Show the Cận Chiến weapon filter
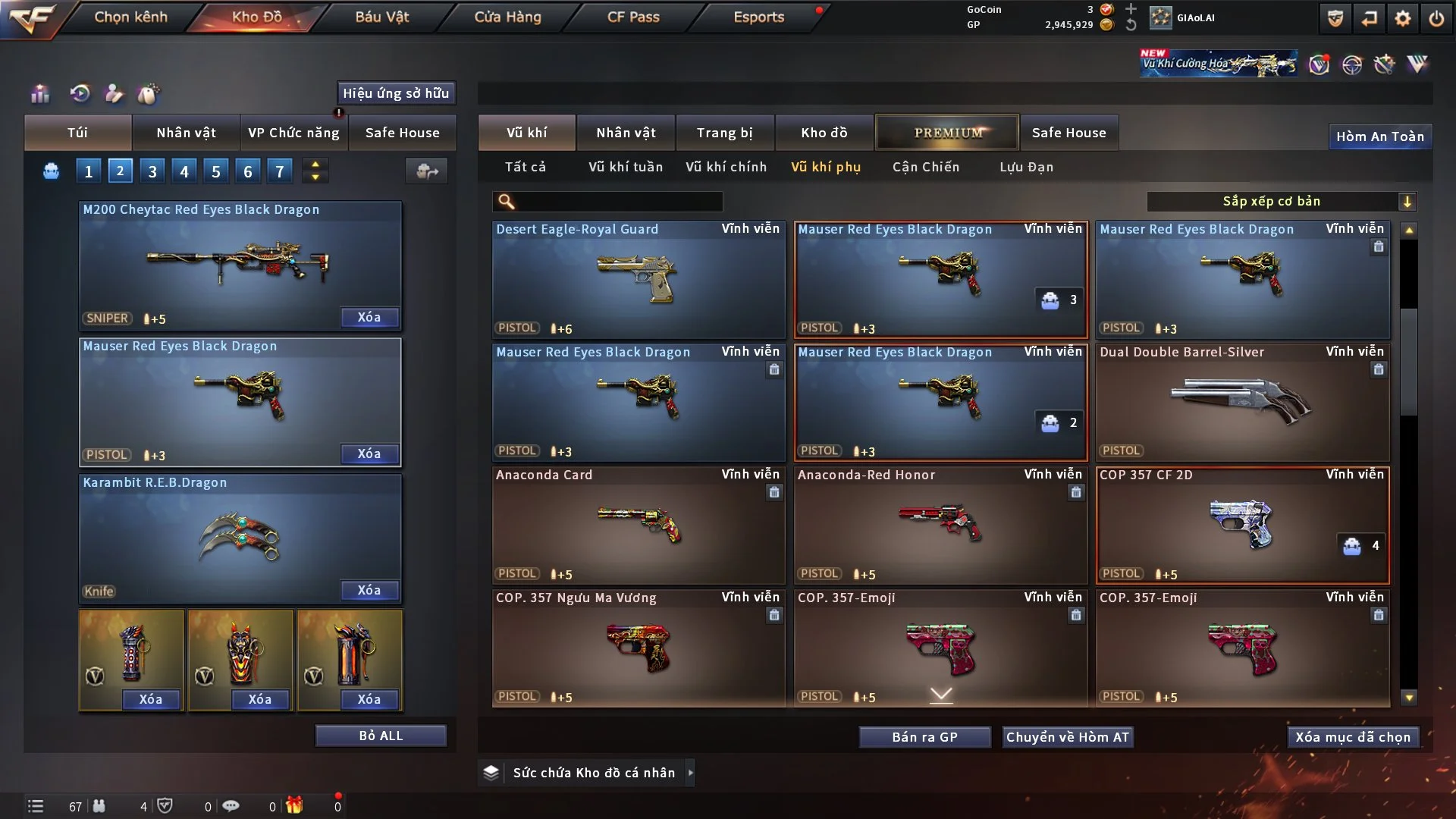The image size is (1456, 819). coord(926,167)
